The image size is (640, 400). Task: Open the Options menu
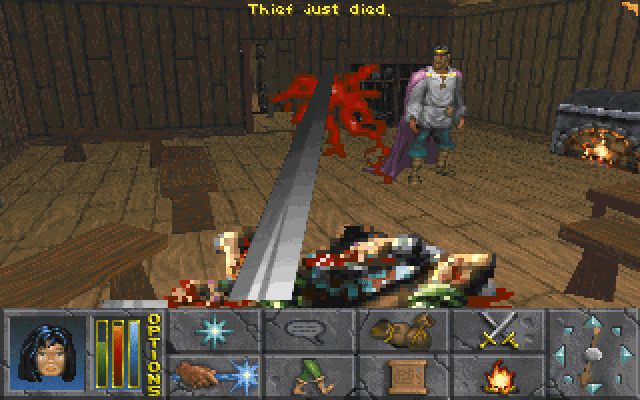click(x=154, y=354)
